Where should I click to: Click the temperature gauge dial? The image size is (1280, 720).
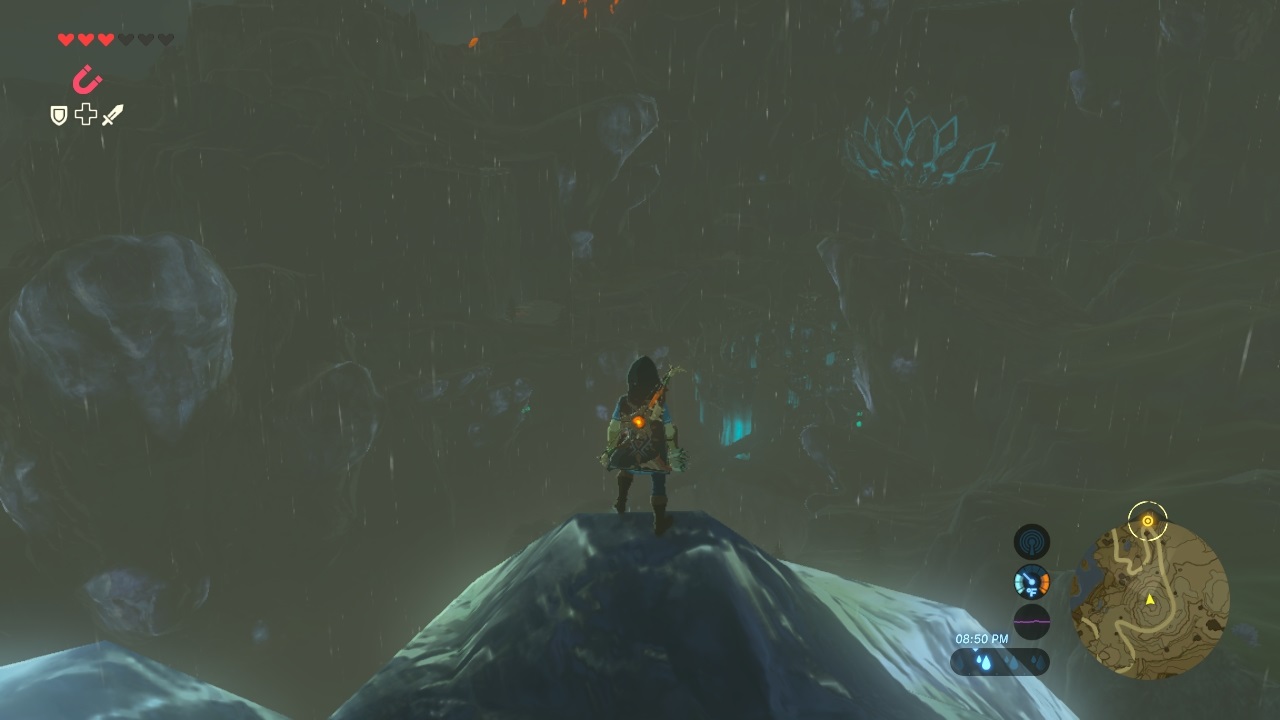1031,581
